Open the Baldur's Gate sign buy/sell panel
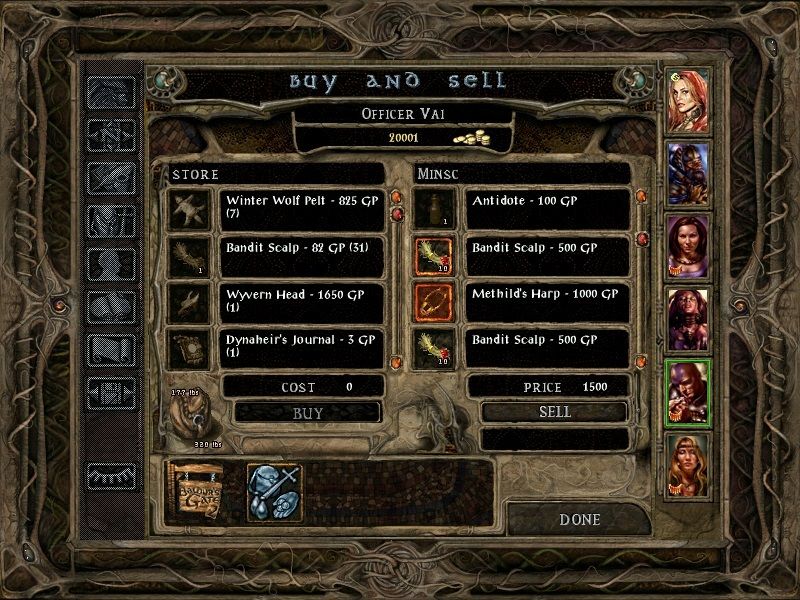This screenshot has height=600, width=800. pos(199,491)
